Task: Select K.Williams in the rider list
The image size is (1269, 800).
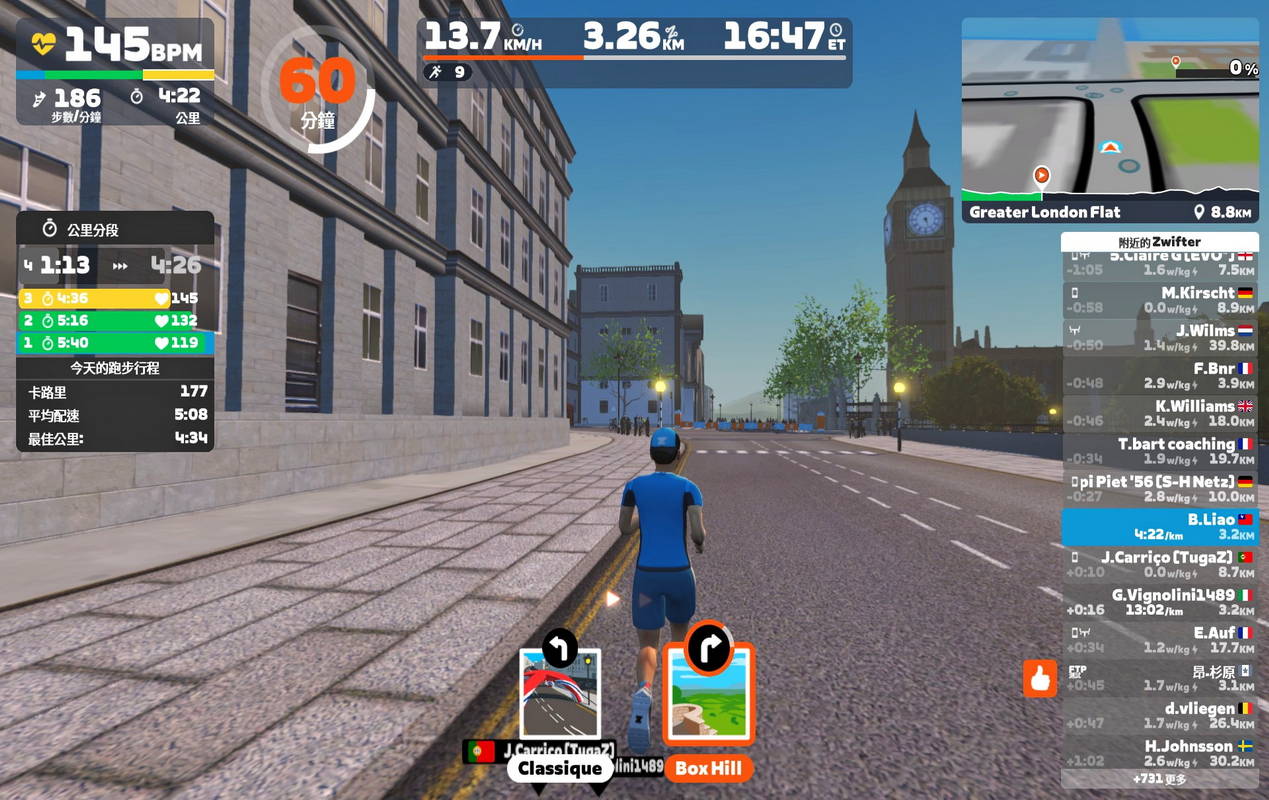Action: tap(1159, 414)
